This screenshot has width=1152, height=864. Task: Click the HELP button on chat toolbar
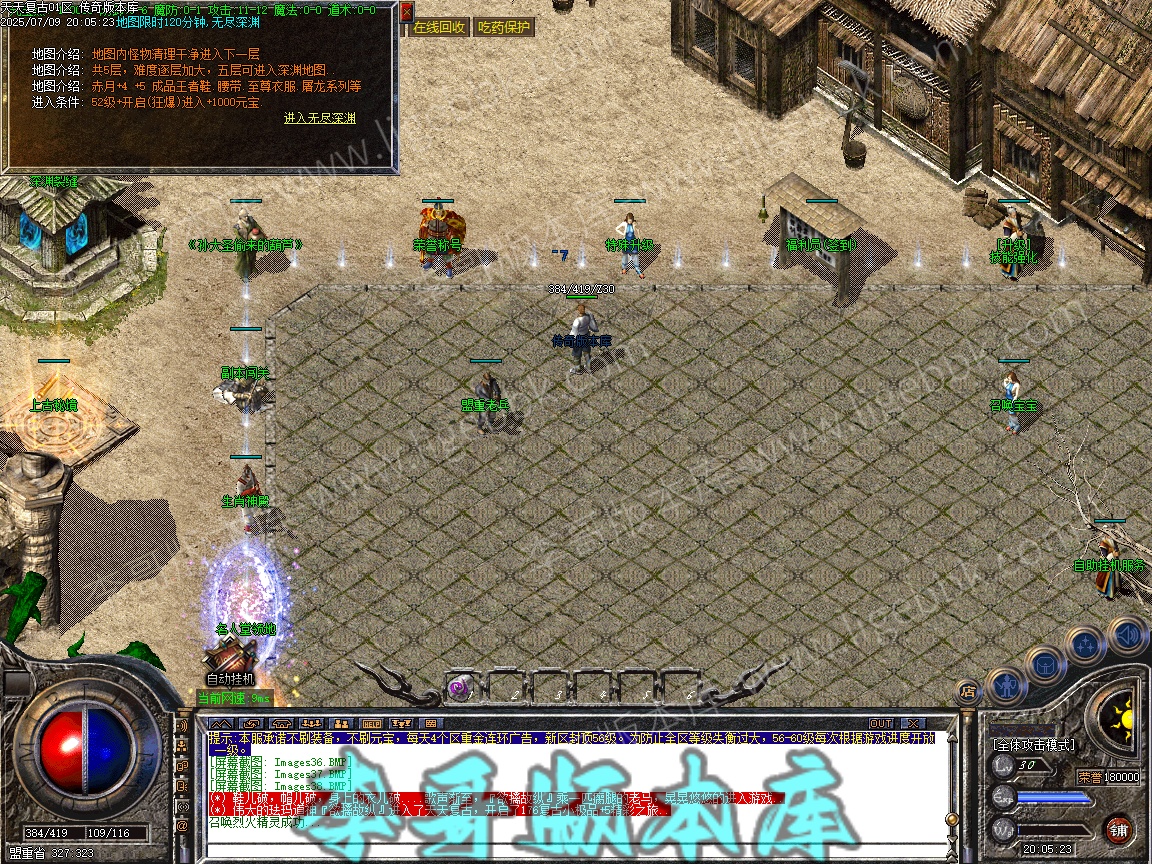coord(371,723)
